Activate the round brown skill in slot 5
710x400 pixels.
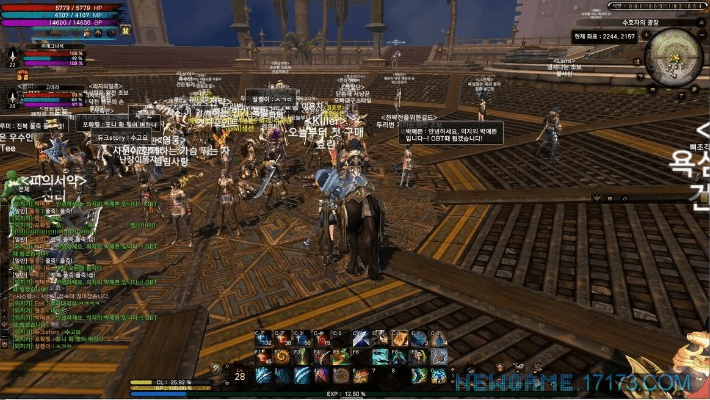coord(340,375)
